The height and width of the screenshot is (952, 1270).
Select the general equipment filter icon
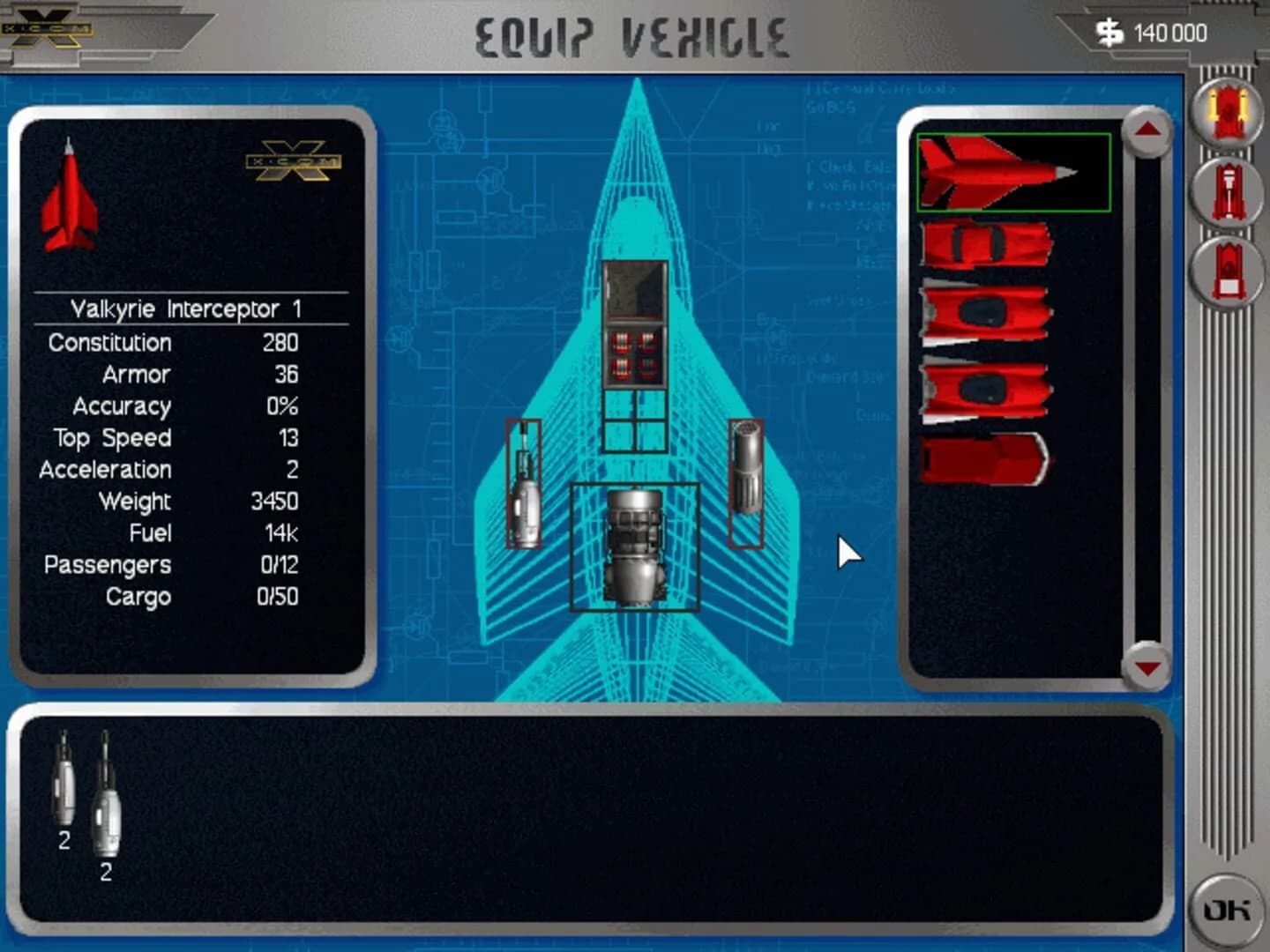click(1226, 273)
